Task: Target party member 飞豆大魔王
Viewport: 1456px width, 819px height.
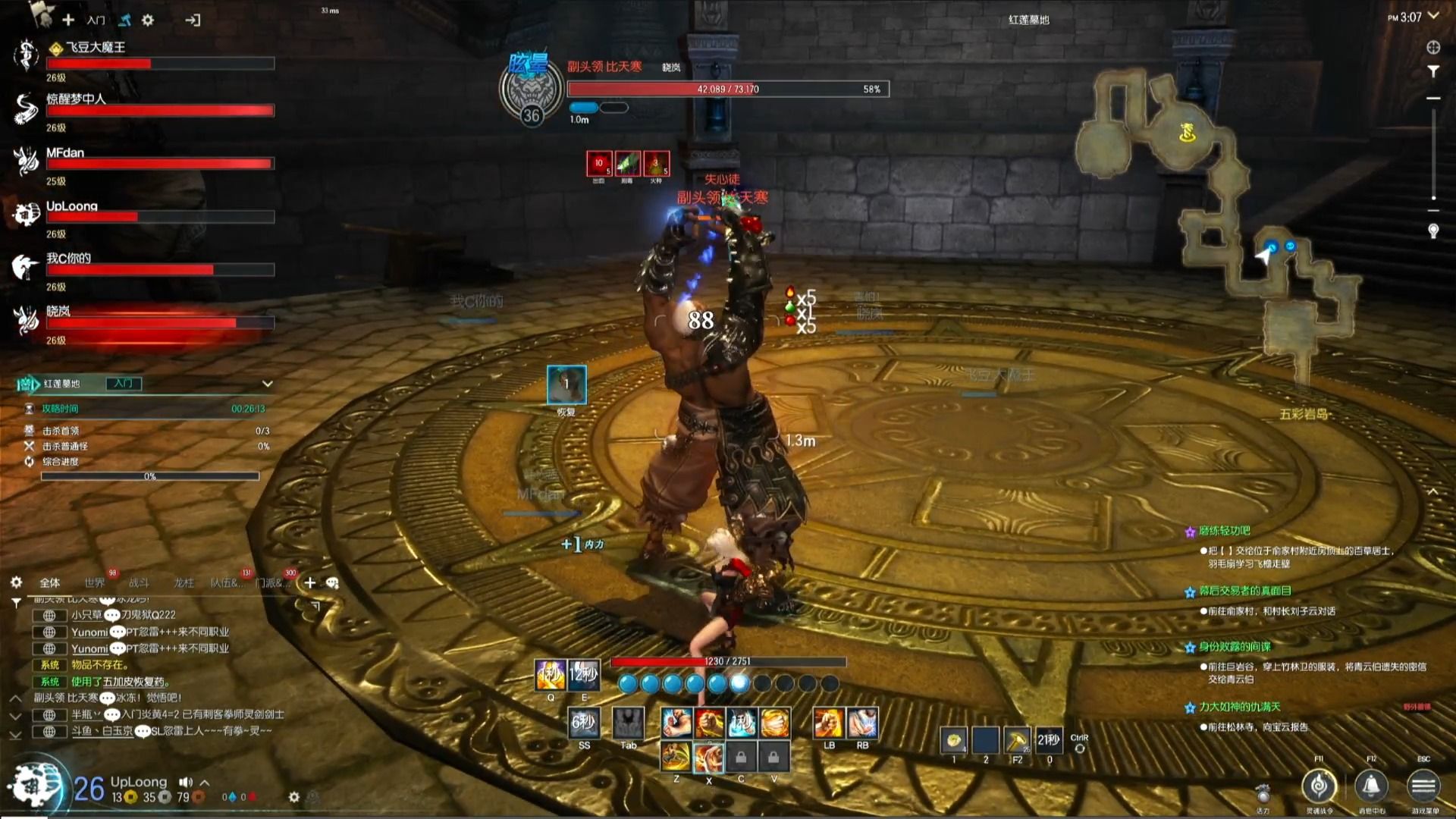Action: pyautogui.click(x=95, y=47)
